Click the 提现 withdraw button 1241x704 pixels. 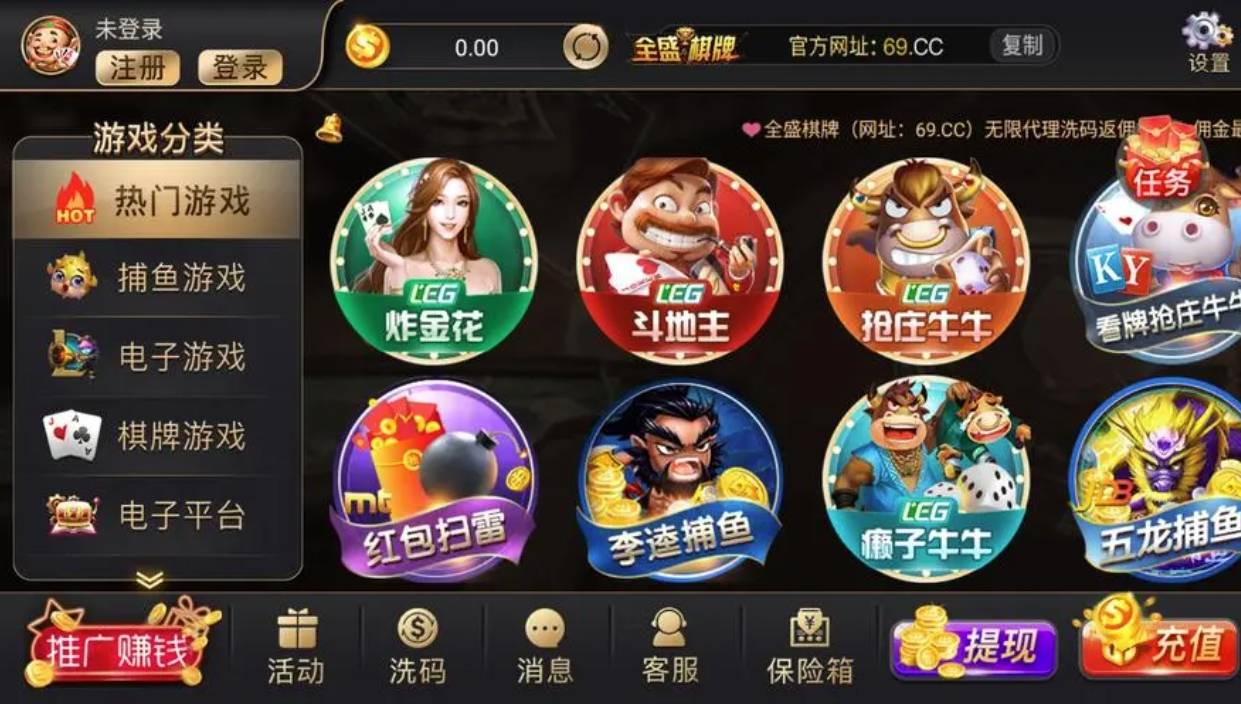(976, 648)
